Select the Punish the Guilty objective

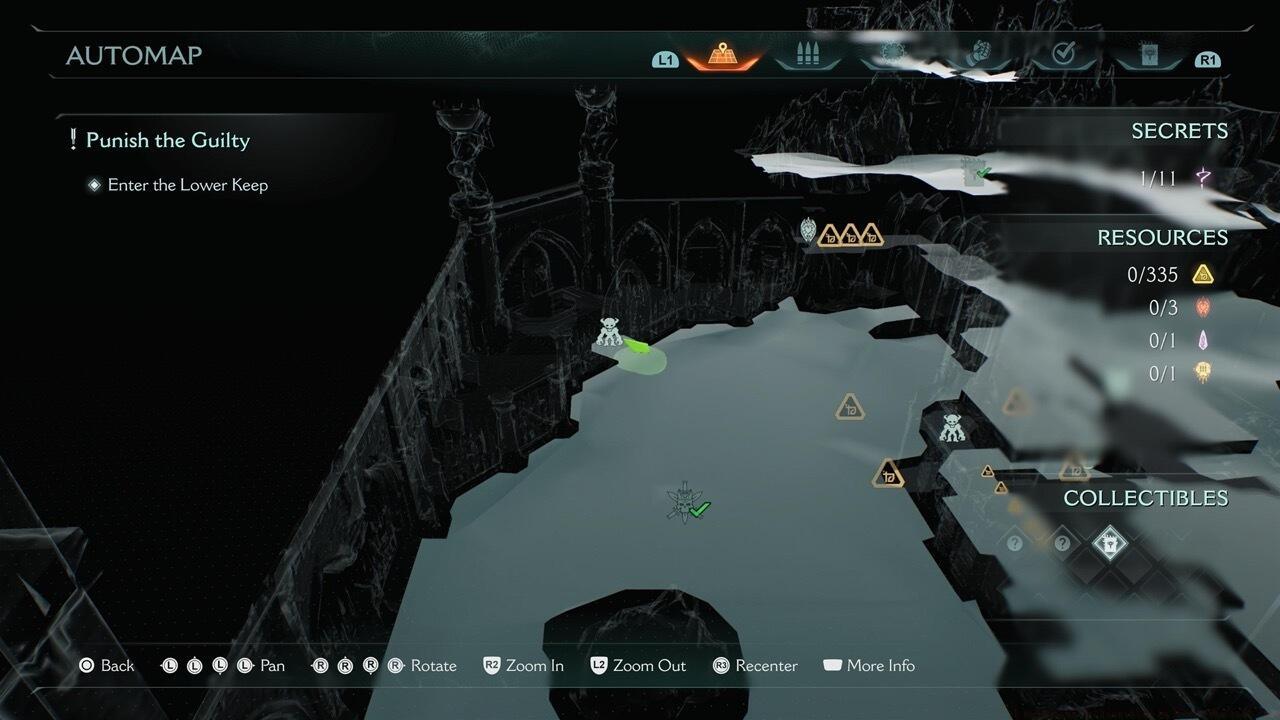coord(167,140)
